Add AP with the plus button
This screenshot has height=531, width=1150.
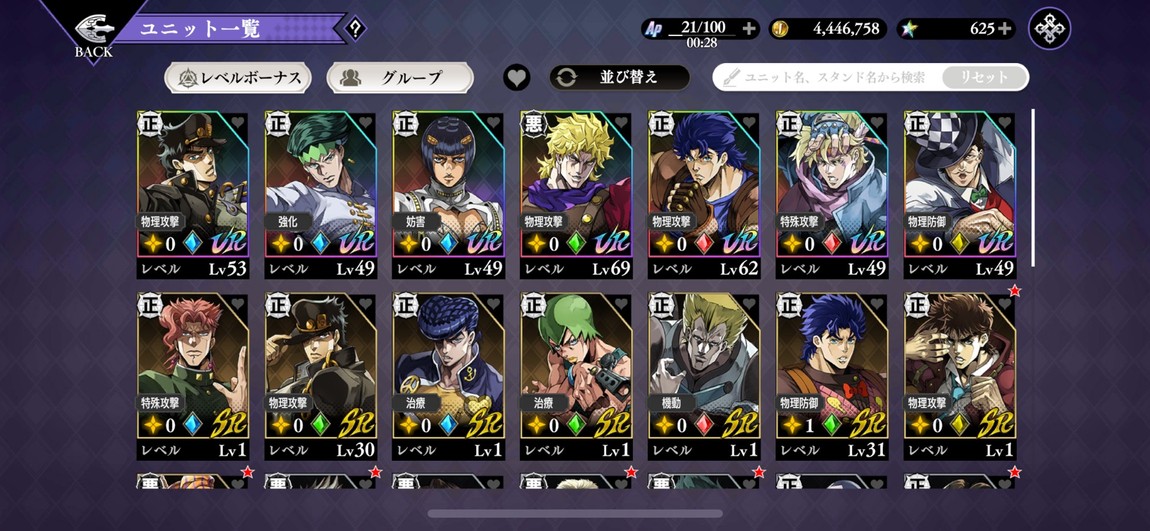748,29
